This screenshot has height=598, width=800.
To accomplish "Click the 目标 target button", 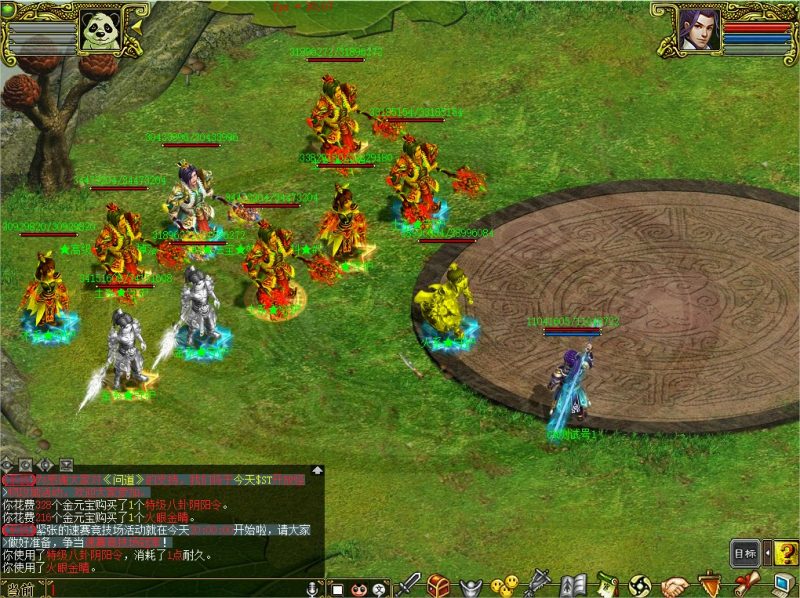I will click(744, 553).
